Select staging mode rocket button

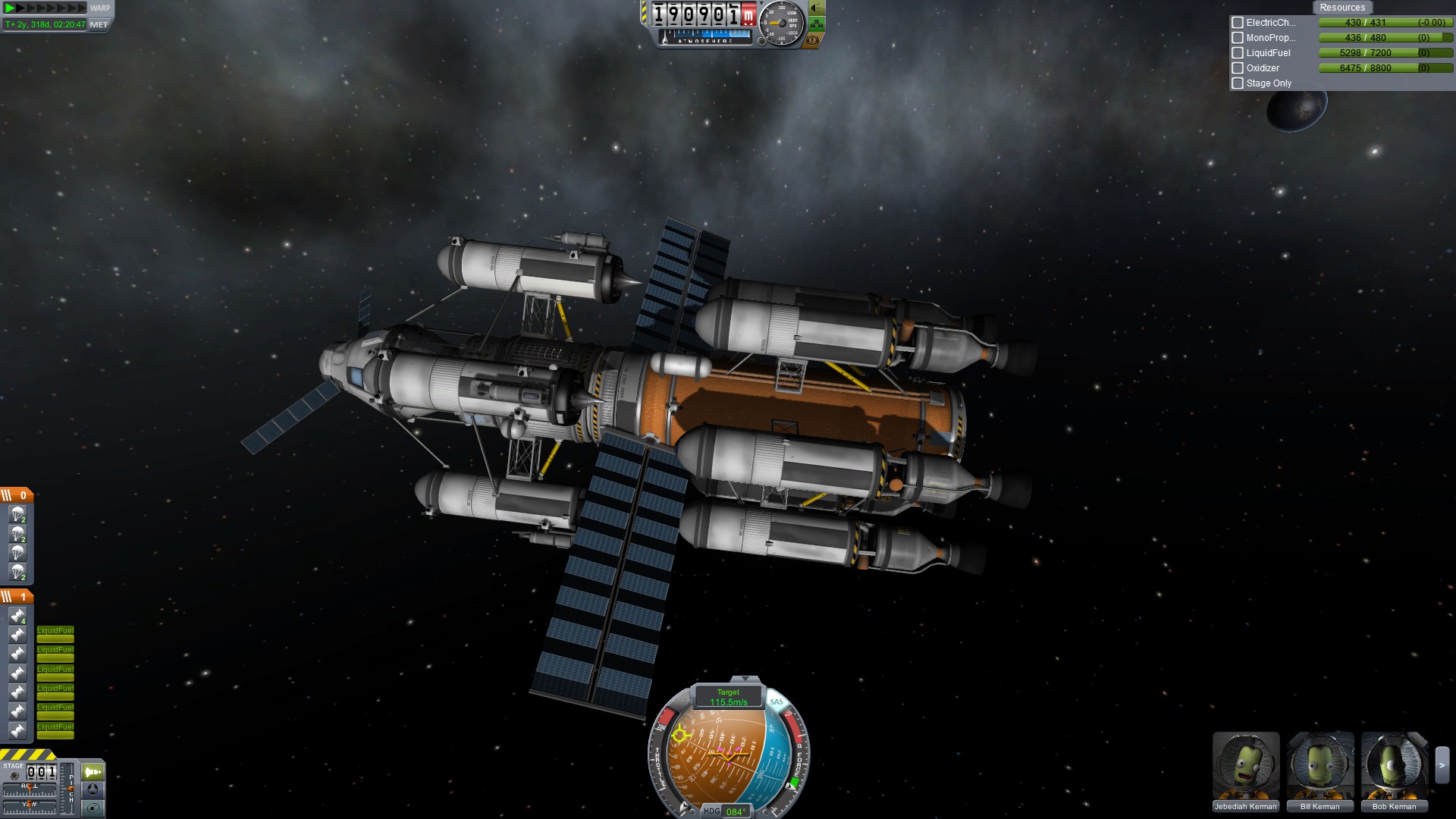(93, 772)
